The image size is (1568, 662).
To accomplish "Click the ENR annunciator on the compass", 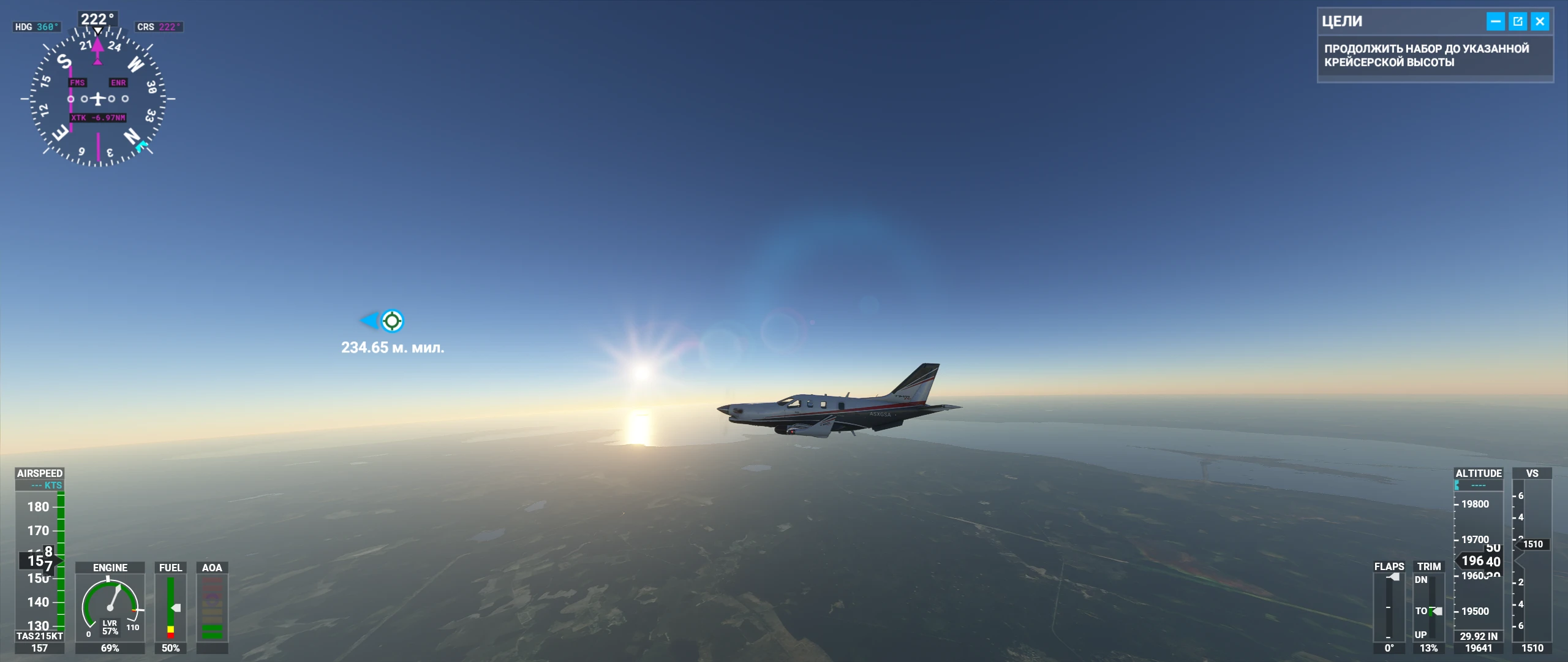I will [118, 81].
